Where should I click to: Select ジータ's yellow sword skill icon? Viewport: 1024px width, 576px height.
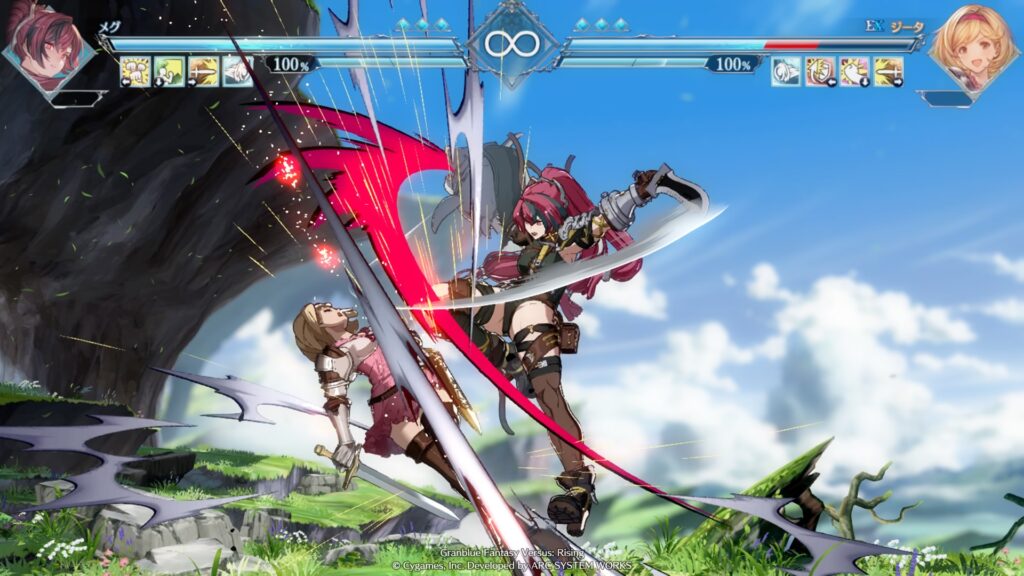click(888, 71)
